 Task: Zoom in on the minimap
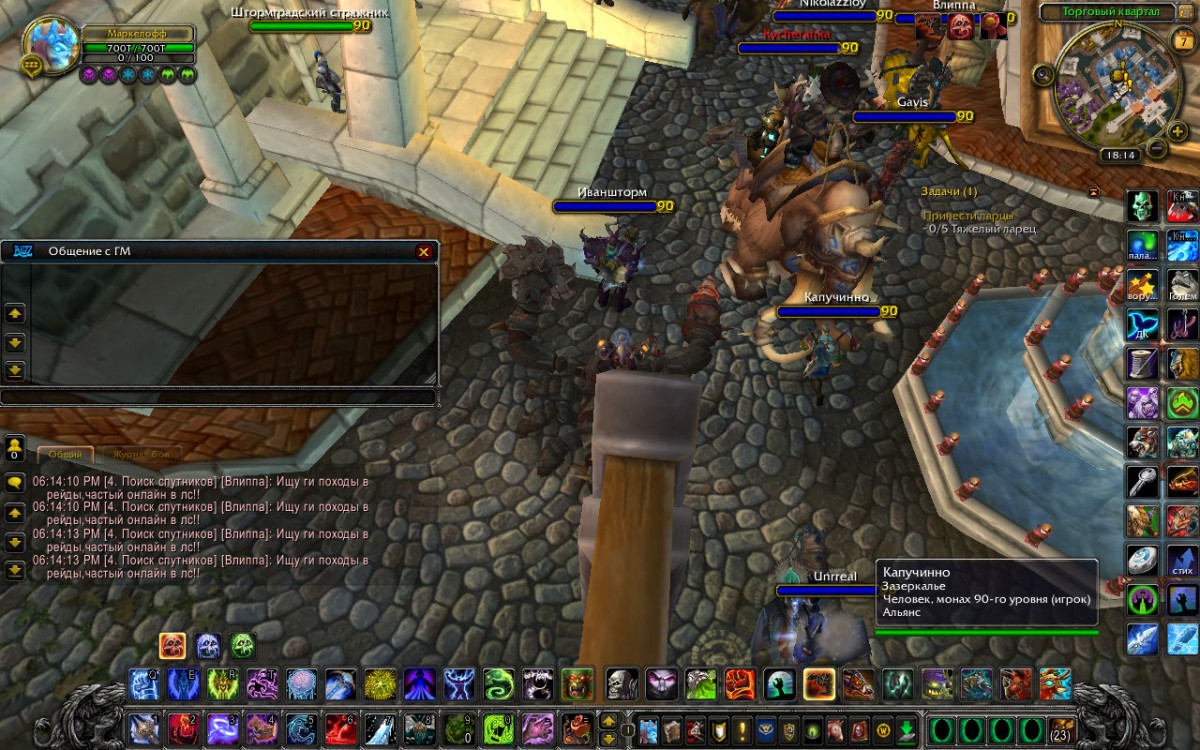[1177, 132]
